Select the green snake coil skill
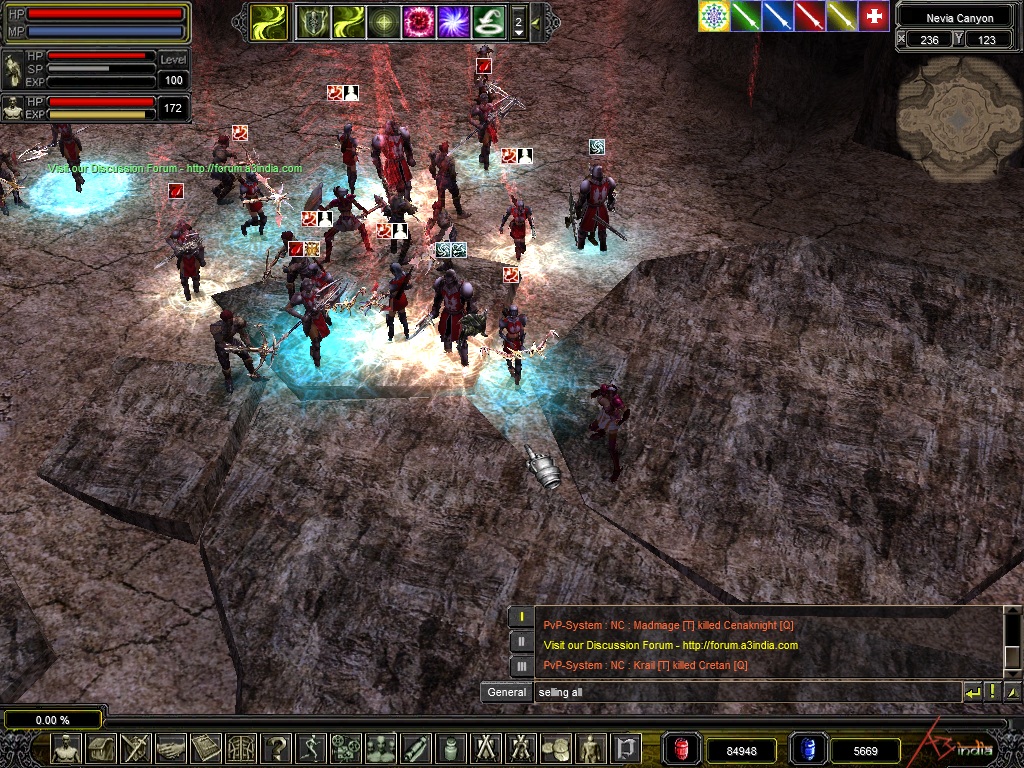The image size is (1024, 768). pos(487,22)
